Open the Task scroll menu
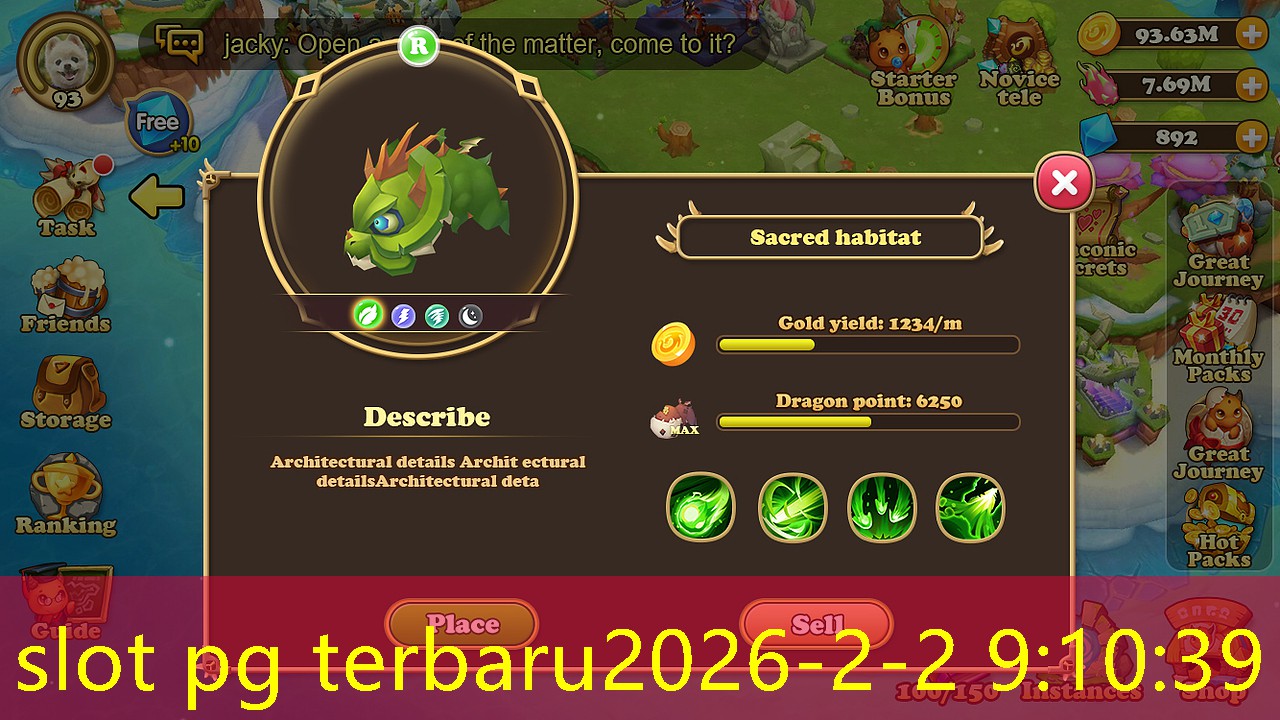 coord(67,197)
